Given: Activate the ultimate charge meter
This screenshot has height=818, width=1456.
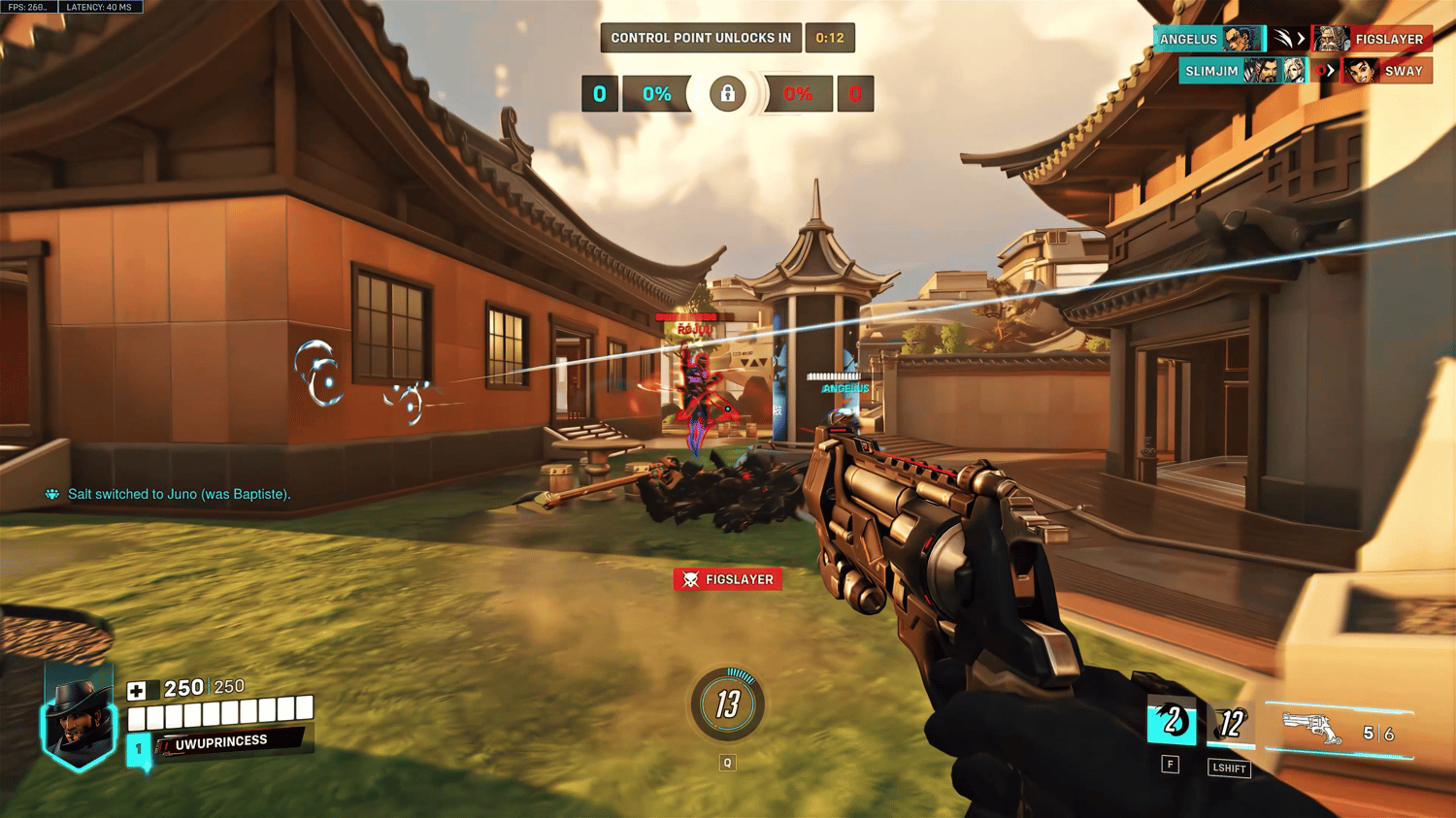Looking at the screenshot, I should [x=728, y=704].
